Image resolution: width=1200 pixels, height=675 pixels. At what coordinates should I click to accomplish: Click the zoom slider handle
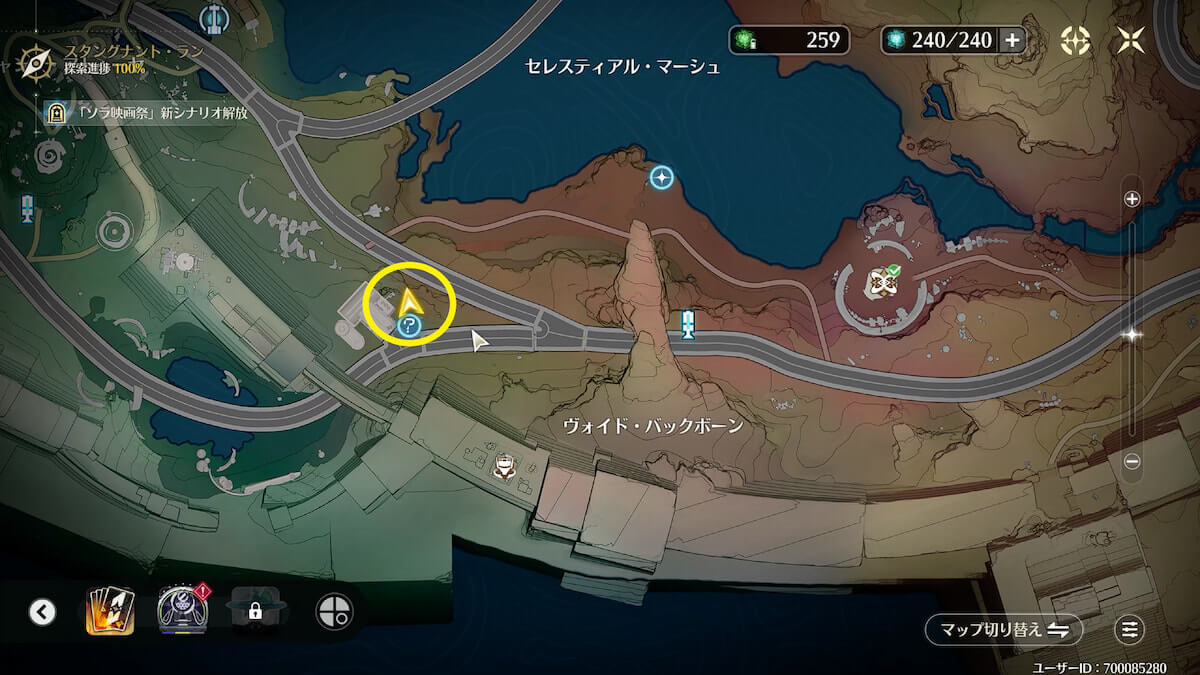(x=1132, y=335)
